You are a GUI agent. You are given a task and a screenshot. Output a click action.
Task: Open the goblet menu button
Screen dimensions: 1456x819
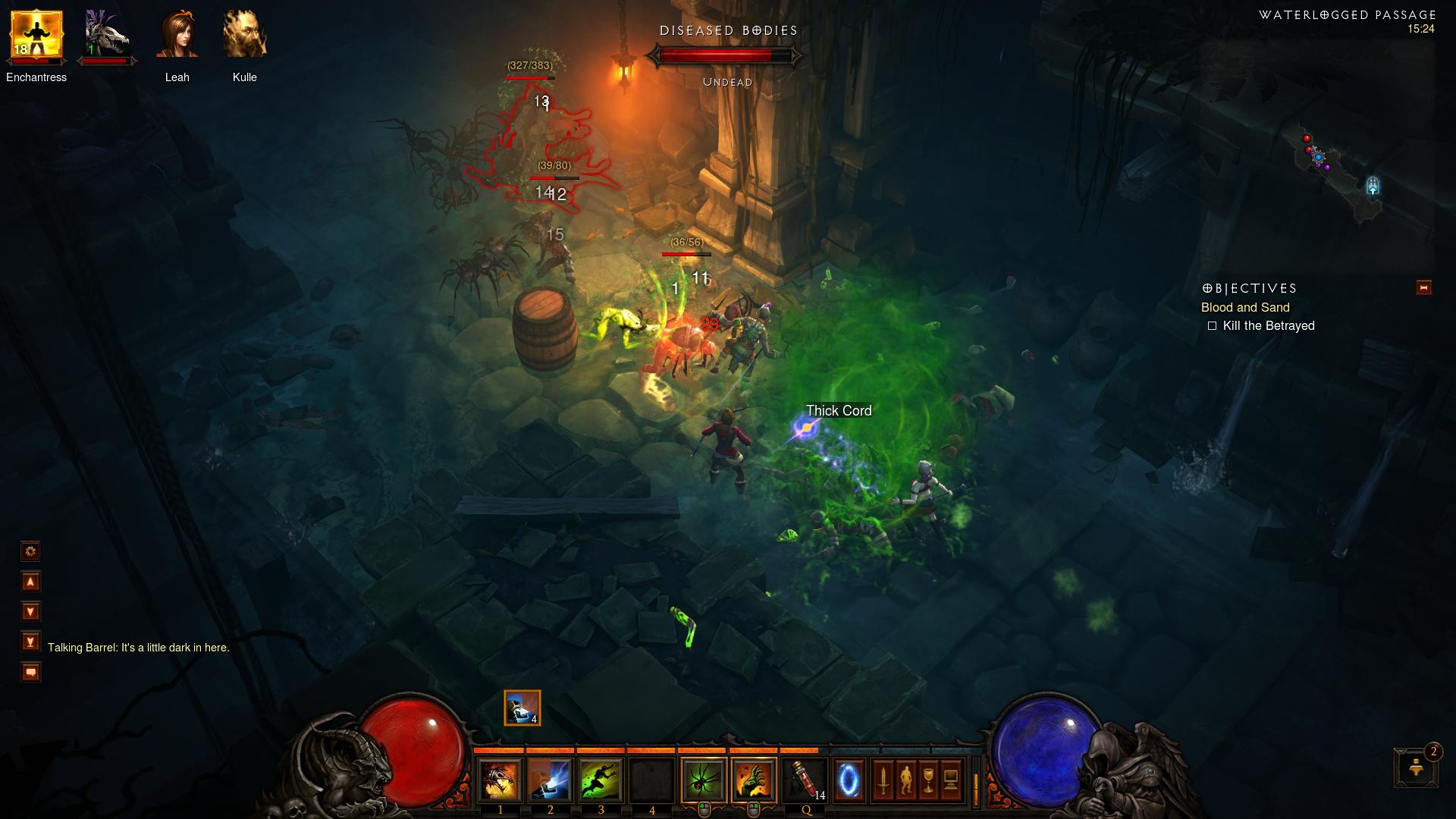click(x=928, y=780)
